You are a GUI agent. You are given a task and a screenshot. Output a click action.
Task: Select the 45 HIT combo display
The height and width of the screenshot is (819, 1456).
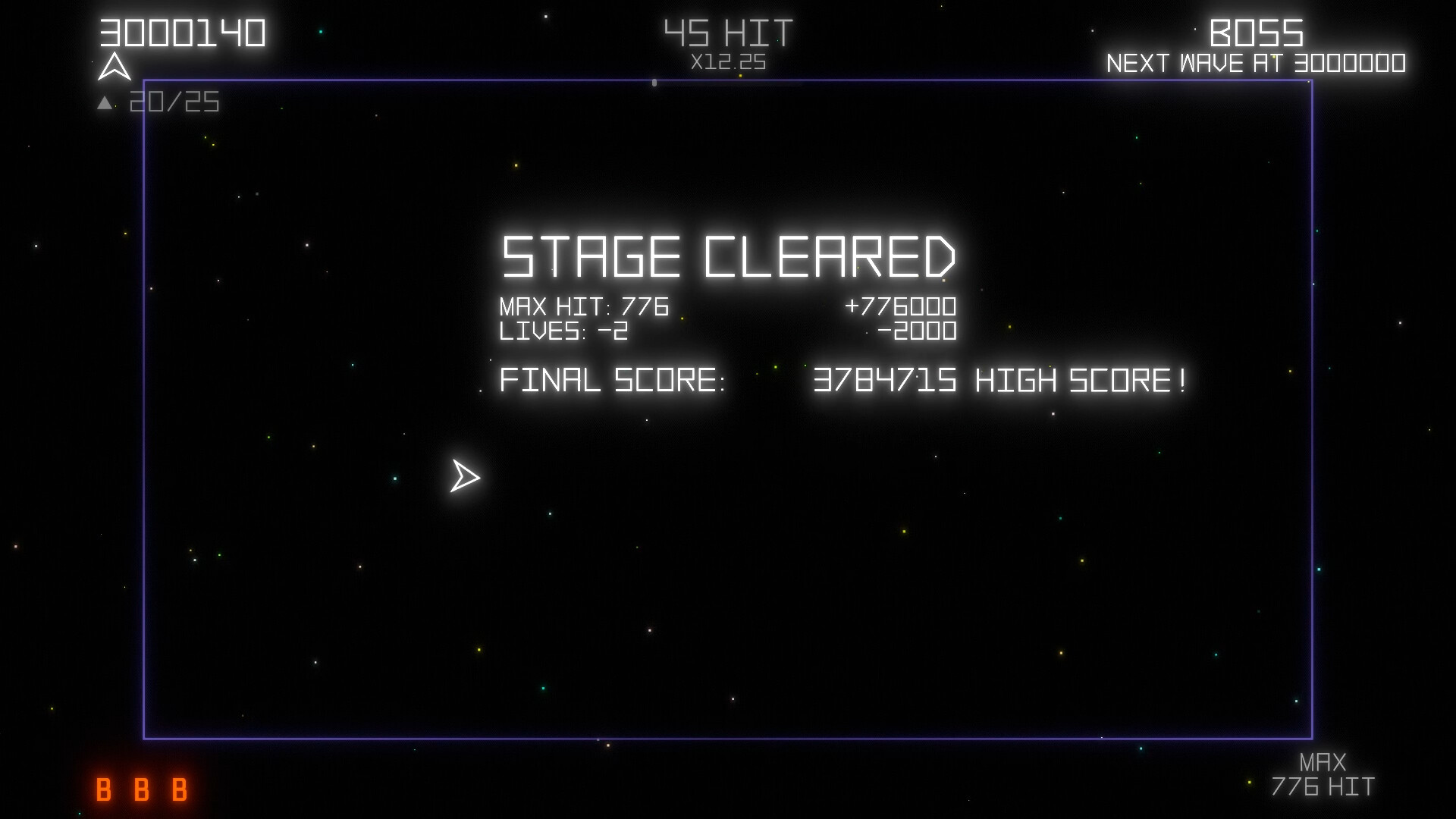point(727,31)
